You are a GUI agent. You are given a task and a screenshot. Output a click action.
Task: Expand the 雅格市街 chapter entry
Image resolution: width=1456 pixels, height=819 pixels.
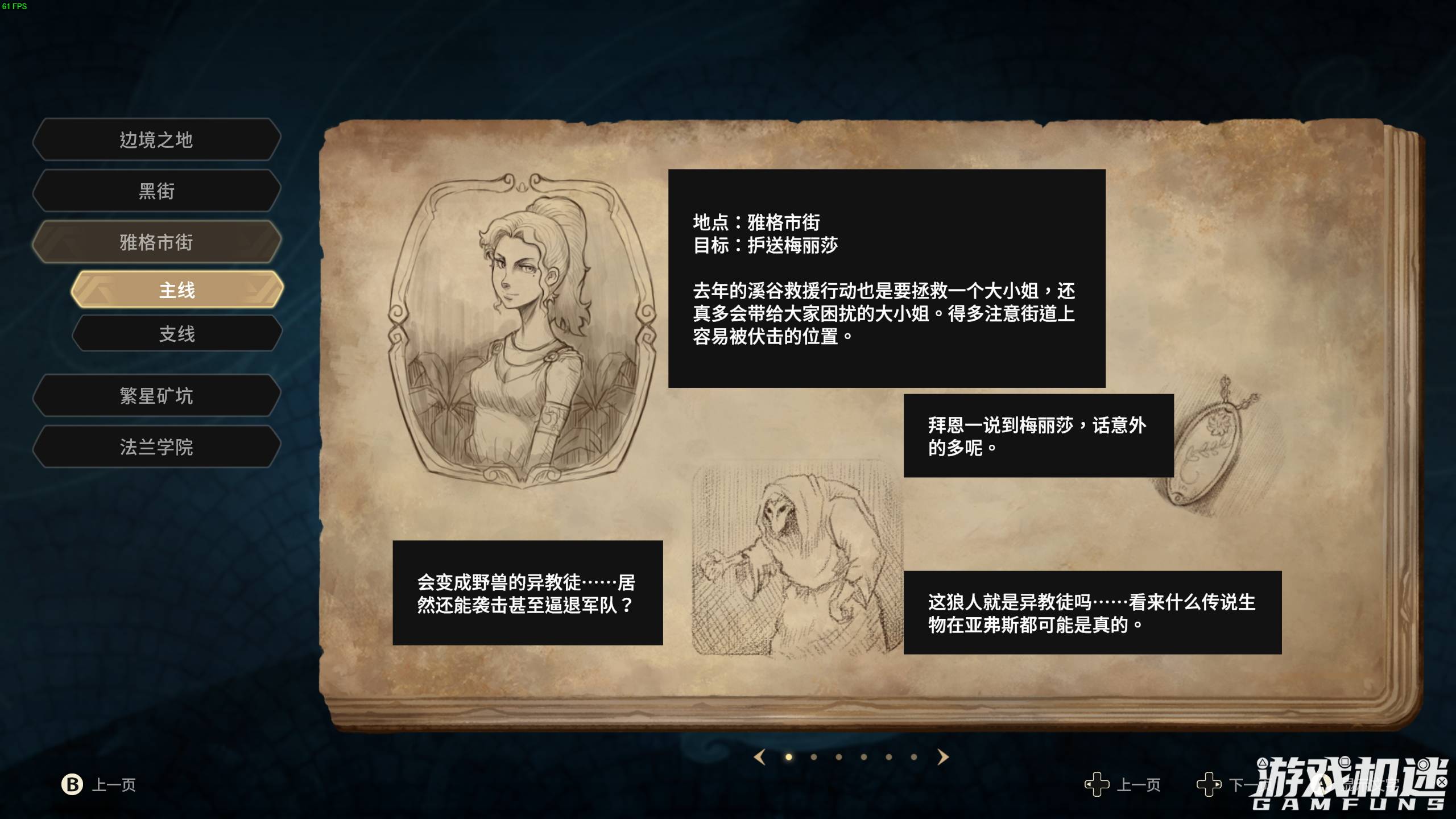click(x=155, y=243)
